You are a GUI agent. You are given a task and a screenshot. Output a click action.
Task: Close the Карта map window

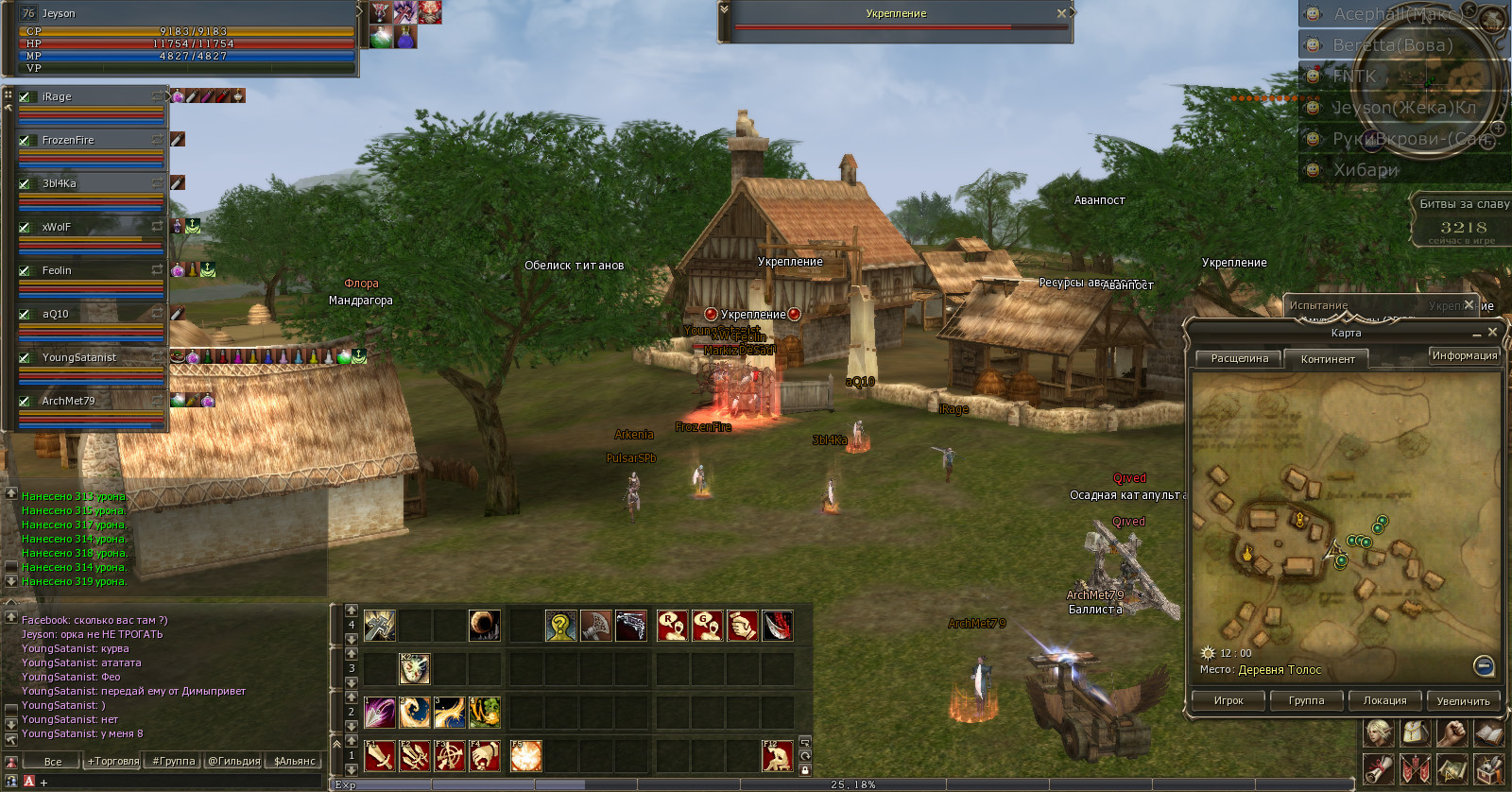click(1492, 333)
